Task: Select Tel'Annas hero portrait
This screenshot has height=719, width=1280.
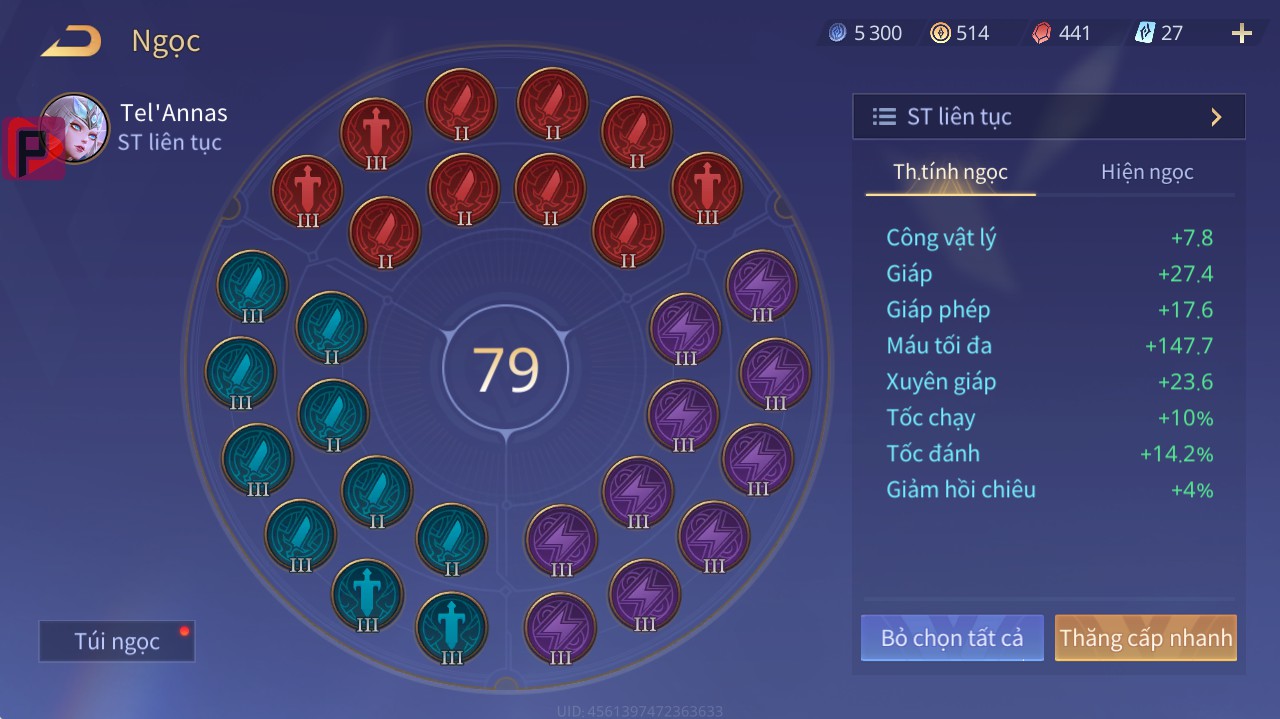Action: 74,128
